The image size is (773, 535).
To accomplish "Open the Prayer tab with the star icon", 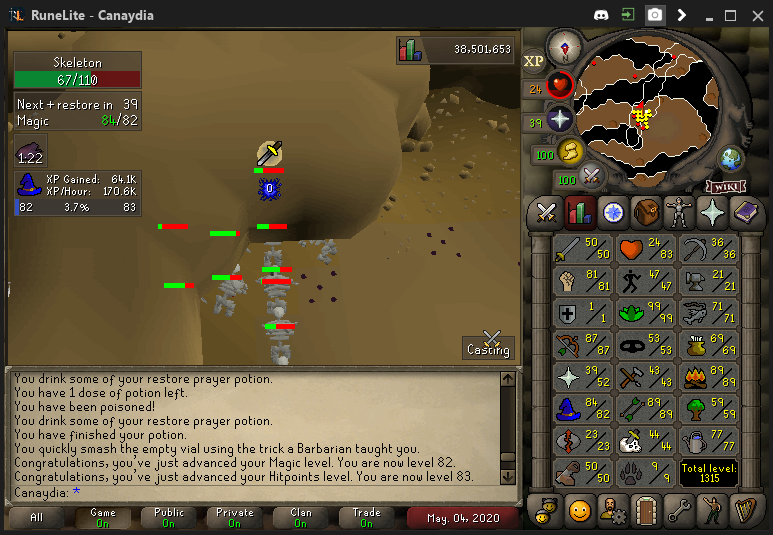I will [713, 212].
